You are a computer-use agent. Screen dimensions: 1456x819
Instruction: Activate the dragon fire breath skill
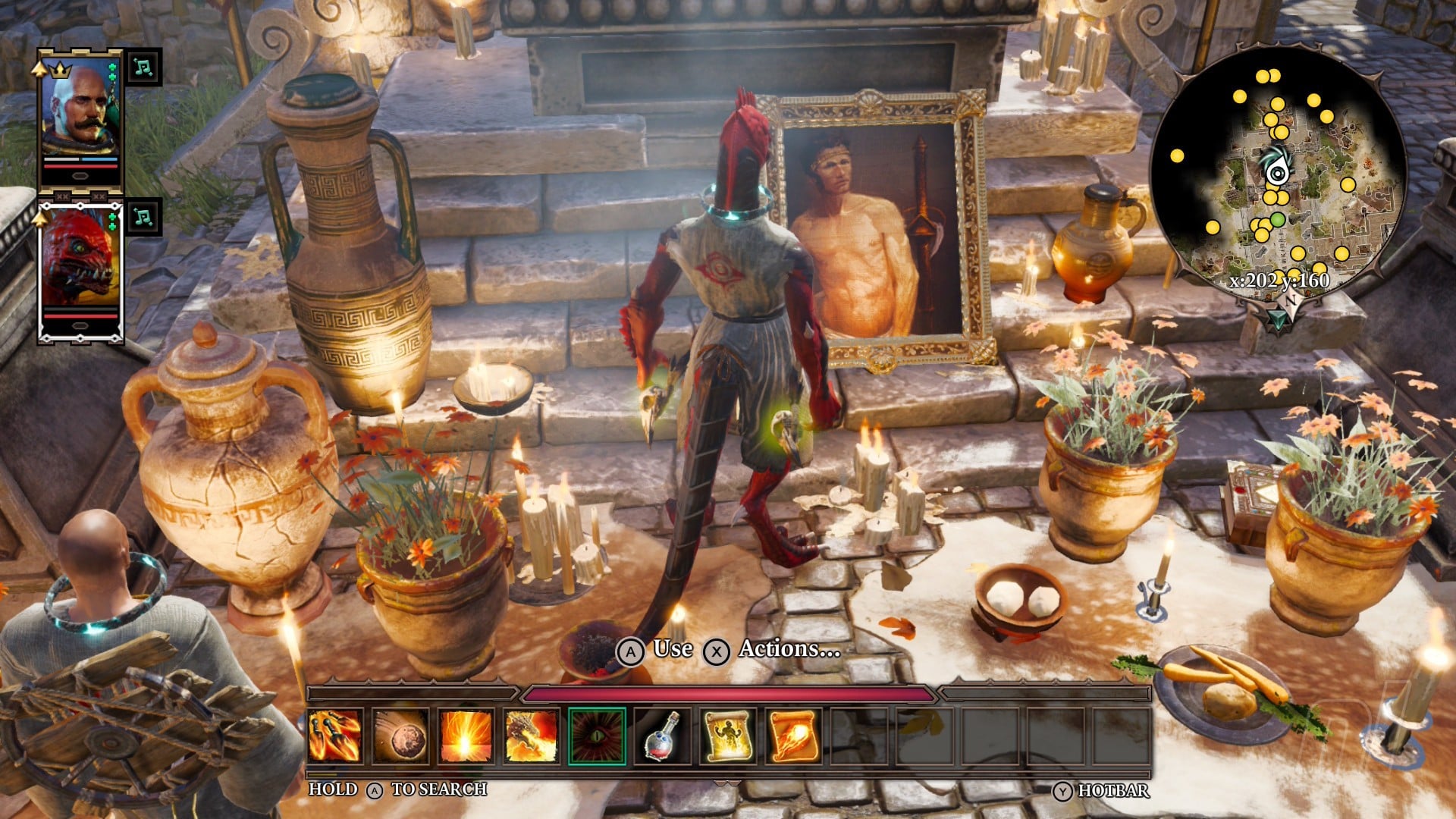click(x=532, y=735)
